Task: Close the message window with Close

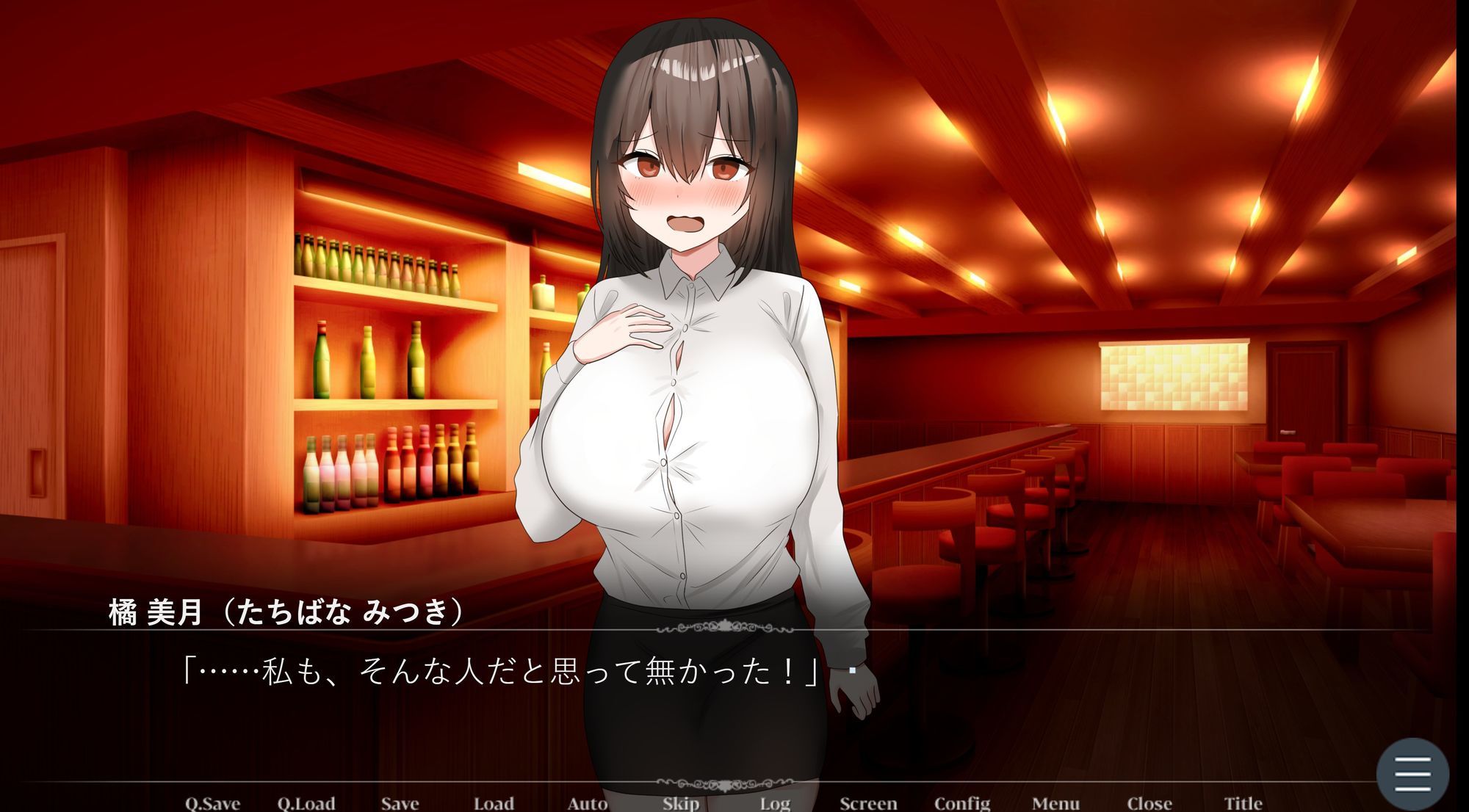Action: pos(1149,803)
